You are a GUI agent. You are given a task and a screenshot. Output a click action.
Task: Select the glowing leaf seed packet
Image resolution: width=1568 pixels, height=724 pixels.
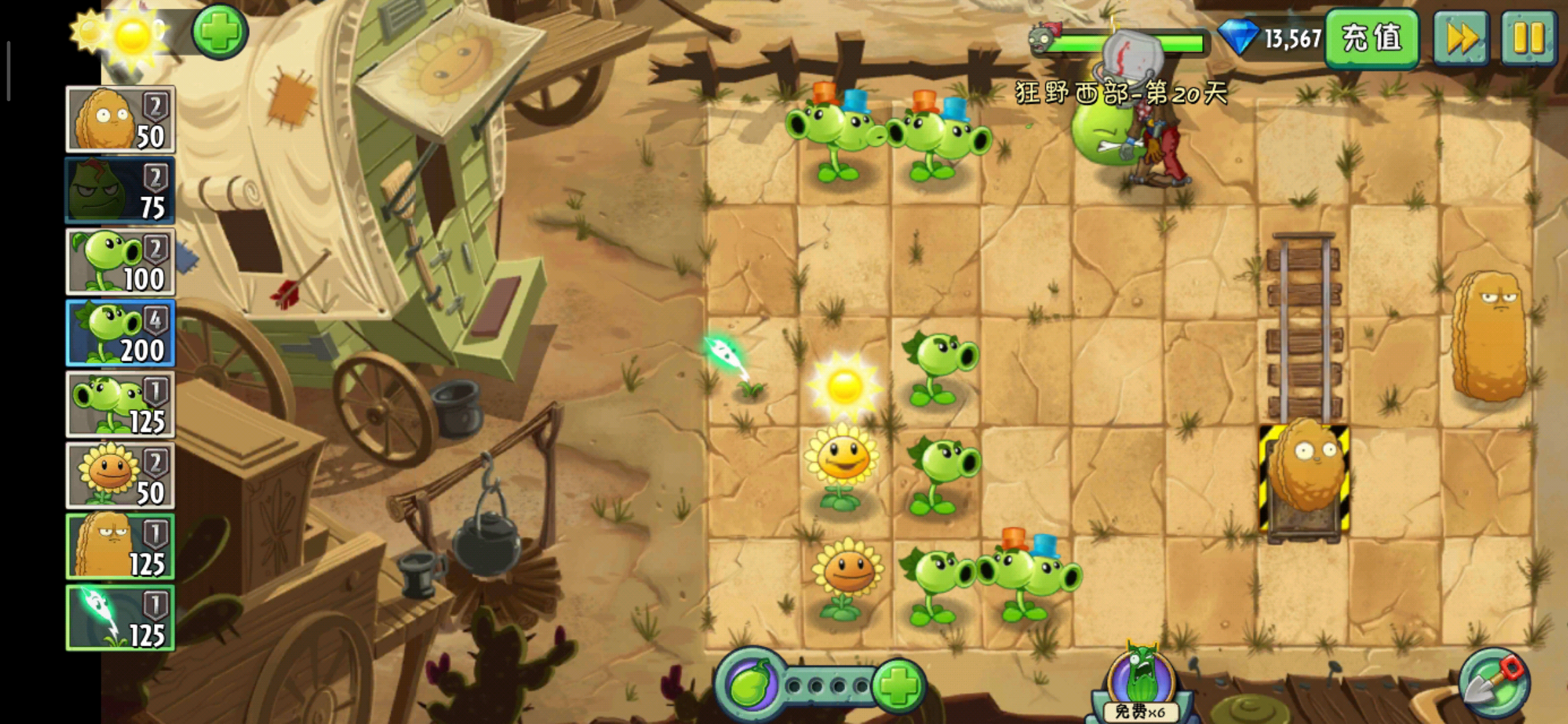click(x=121, y=617)
